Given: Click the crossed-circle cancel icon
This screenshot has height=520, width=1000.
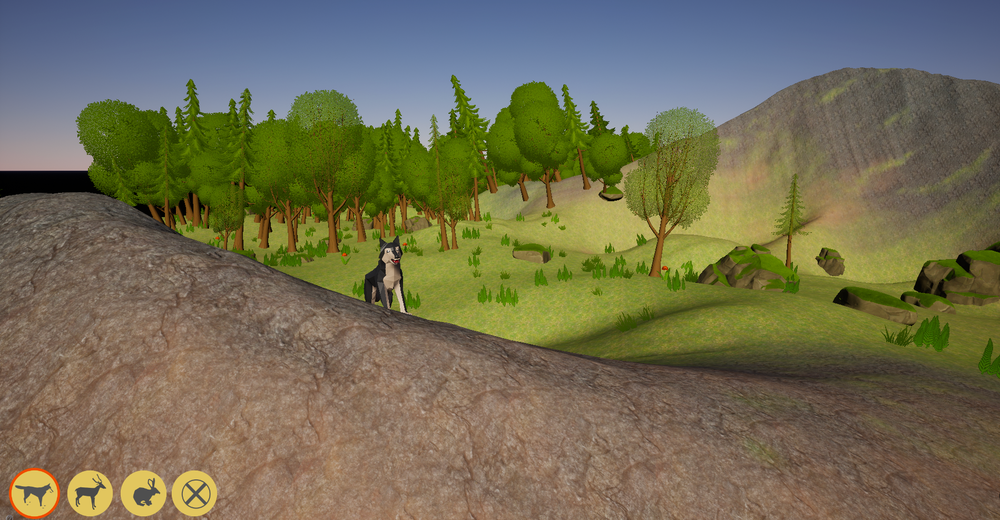Looking at the screenshot, I should [x=194, y=493].
